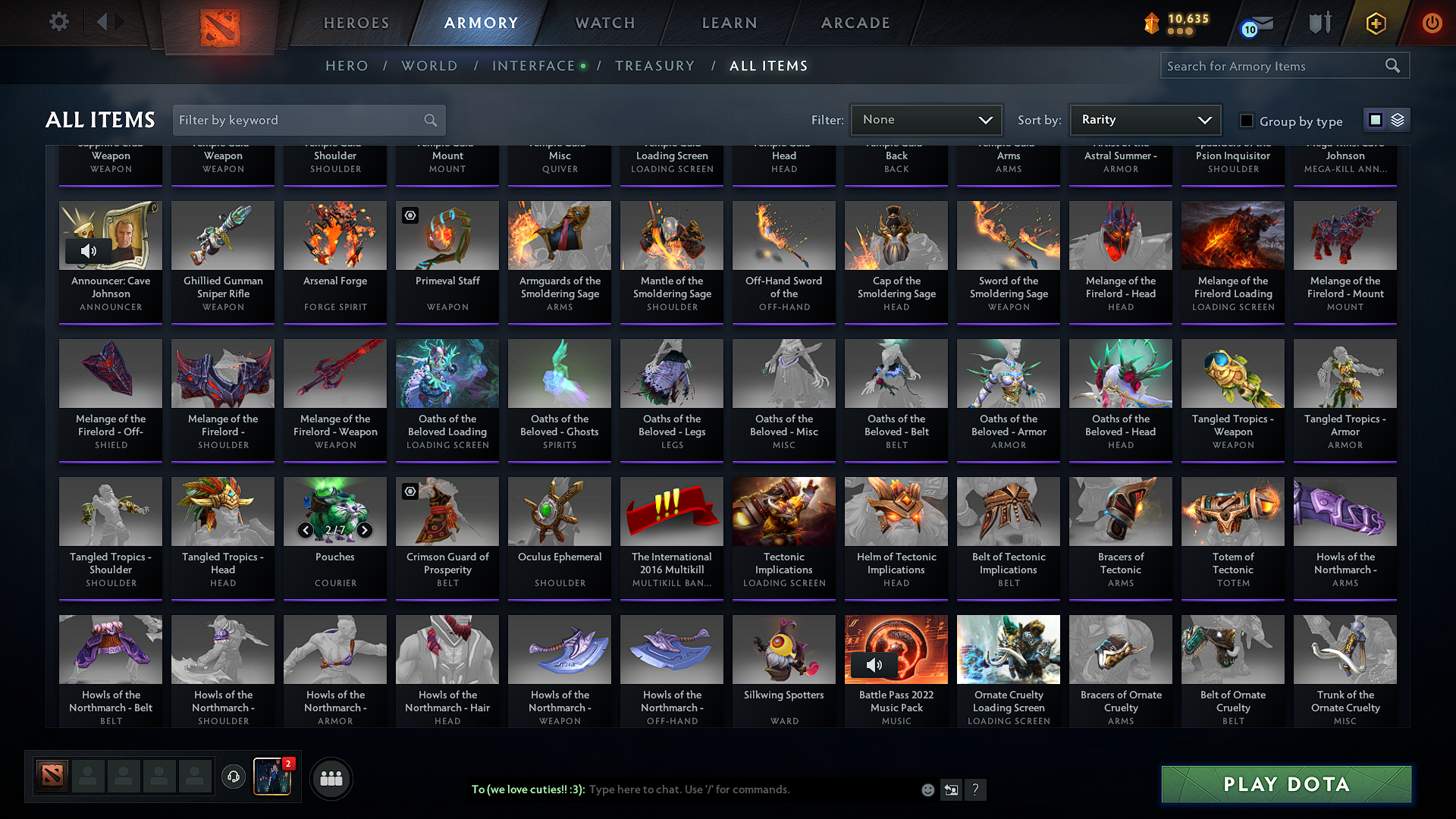
Task: Open the Sort by Rarity dropdown
Action: (x=1144, y=120)
